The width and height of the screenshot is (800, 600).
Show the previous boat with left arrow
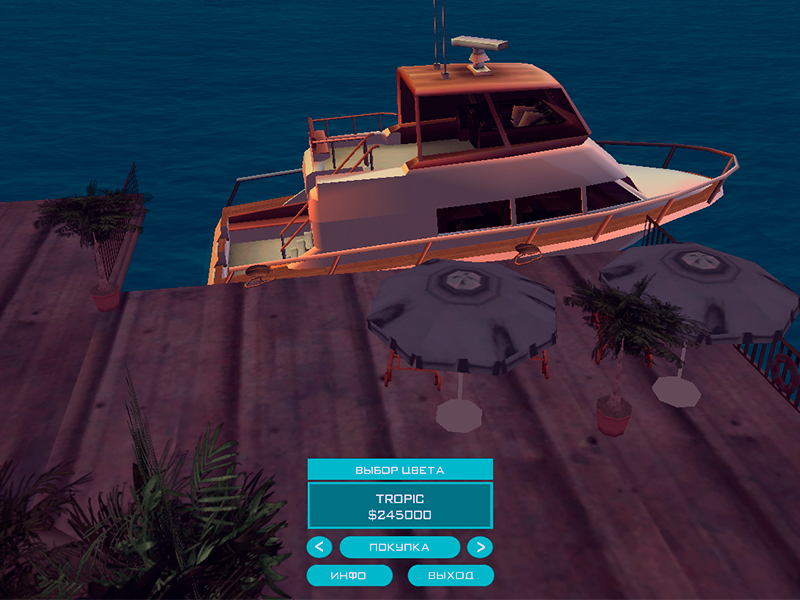[319, 547]
